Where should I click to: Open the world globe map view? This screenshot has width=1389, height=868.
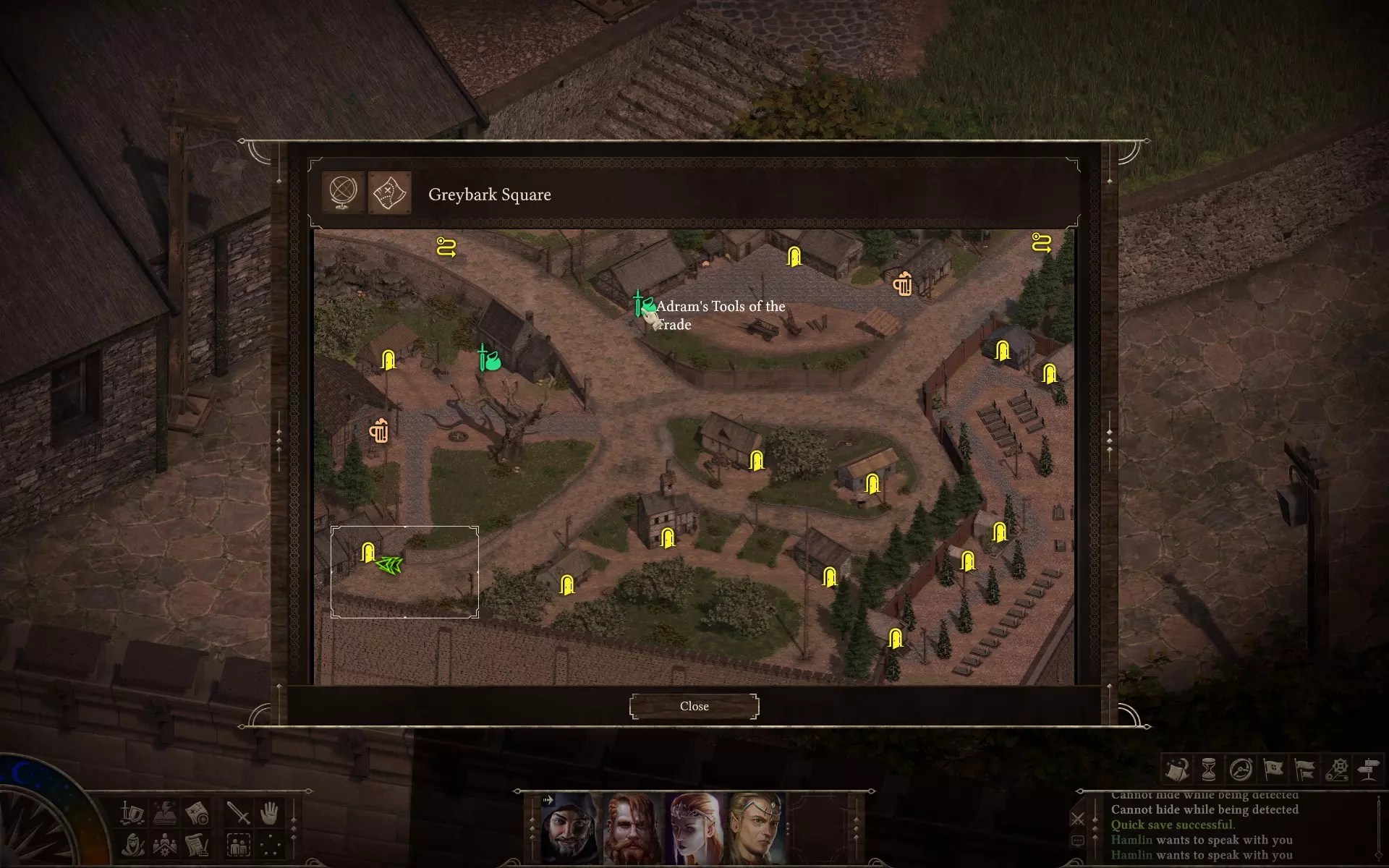point(343,192)
